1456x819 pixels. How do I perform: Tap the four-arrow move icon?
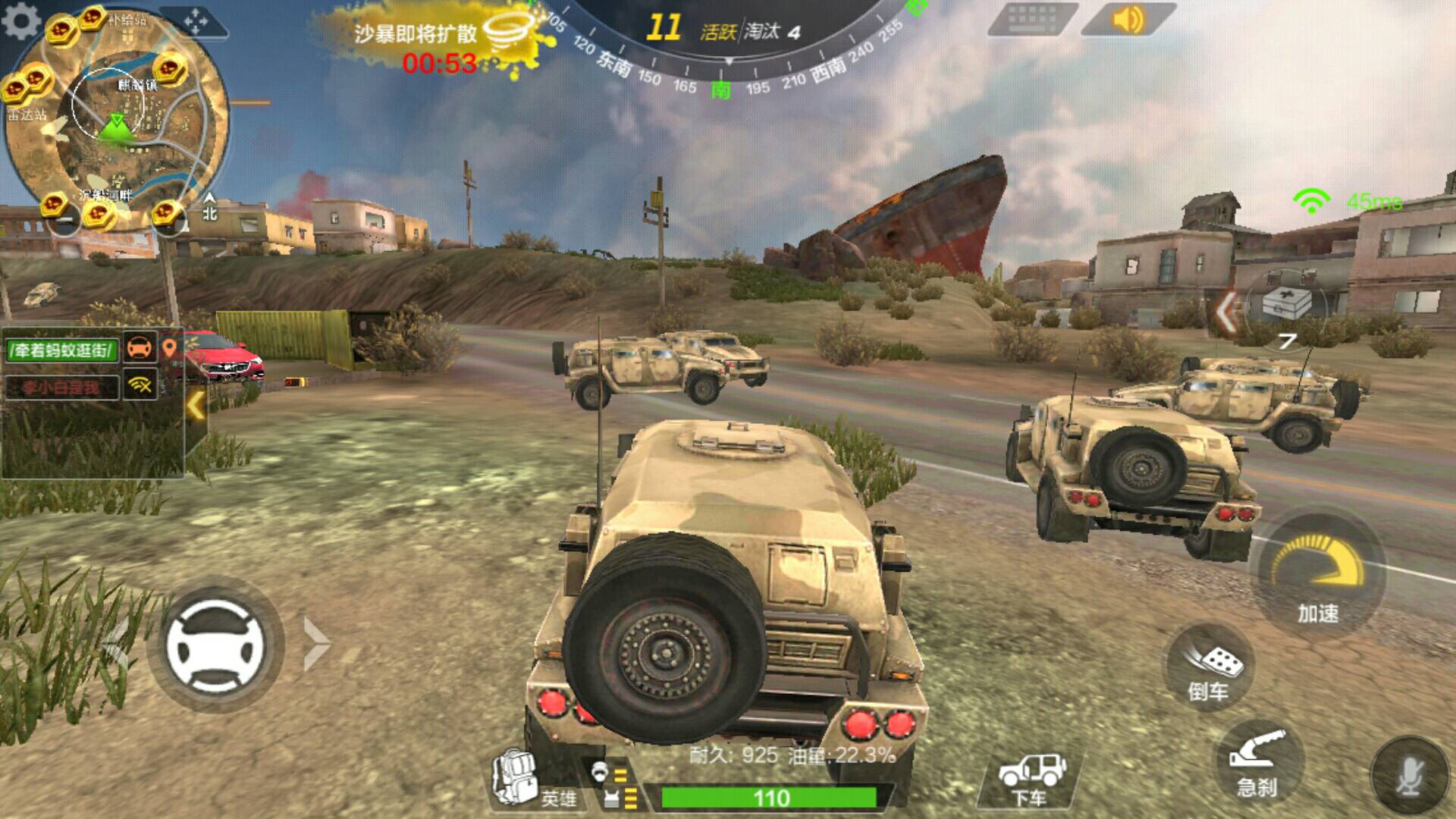click(195, 21)
